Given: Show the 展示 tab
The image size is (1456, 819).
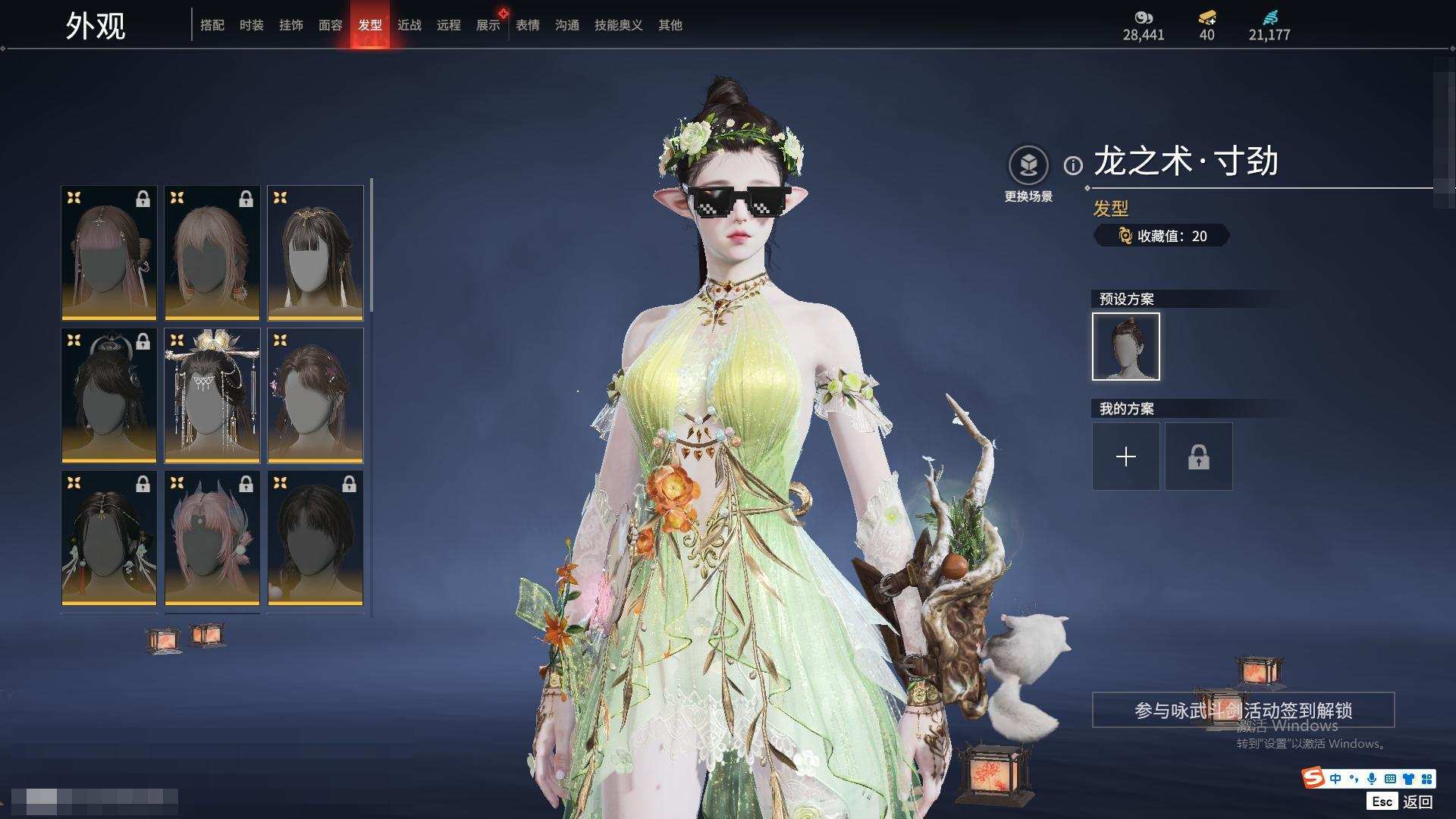Looking at the screenshot, I should (x=488, y=25).
